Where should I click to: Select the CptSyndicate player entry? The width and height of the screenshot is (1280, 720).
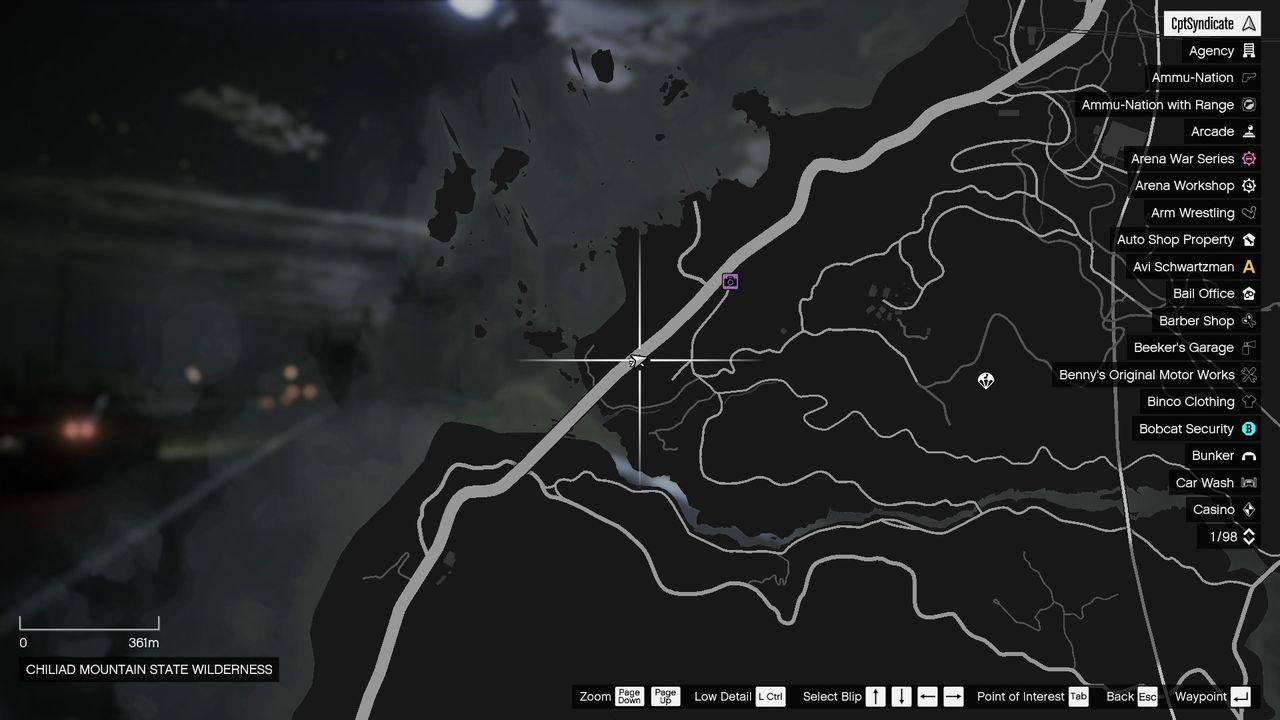(x=1211, y=22)
